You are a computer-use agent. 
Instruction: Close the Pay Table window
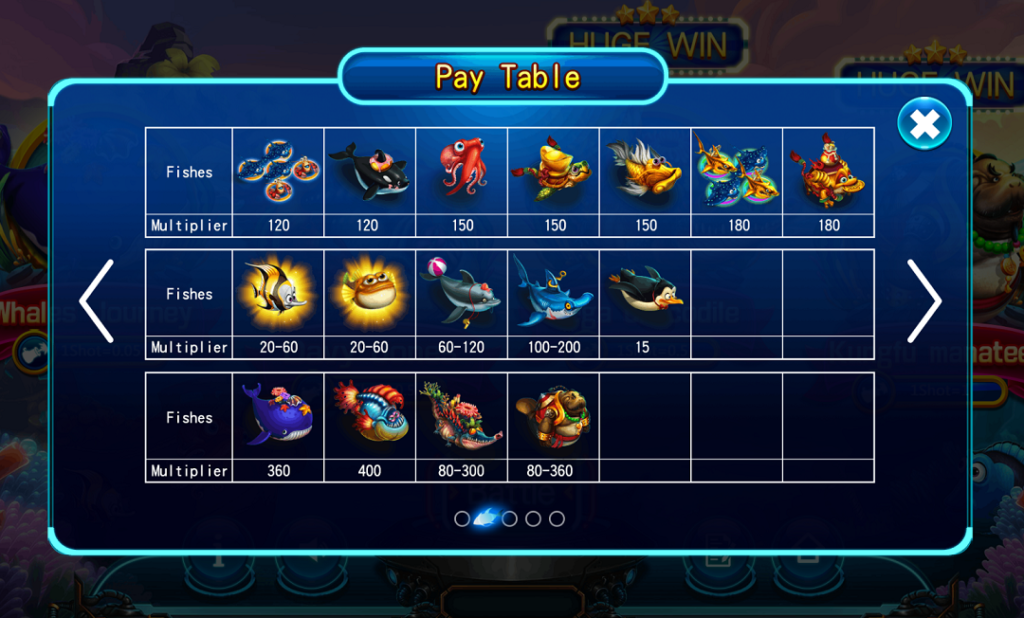(924, 124)
